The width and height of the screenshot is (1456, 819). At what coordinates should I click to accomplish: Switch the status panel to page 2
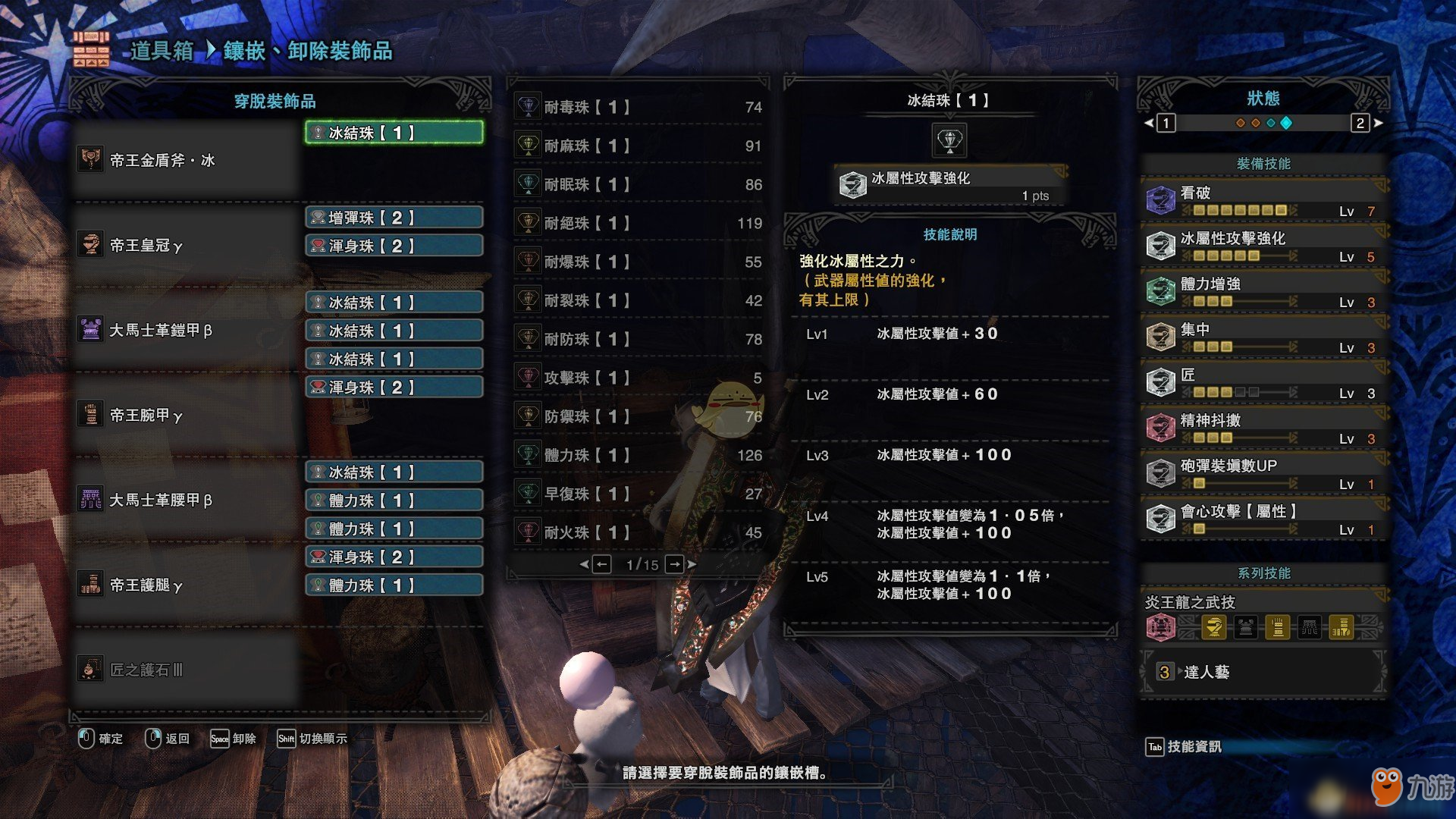(1360, 123)
